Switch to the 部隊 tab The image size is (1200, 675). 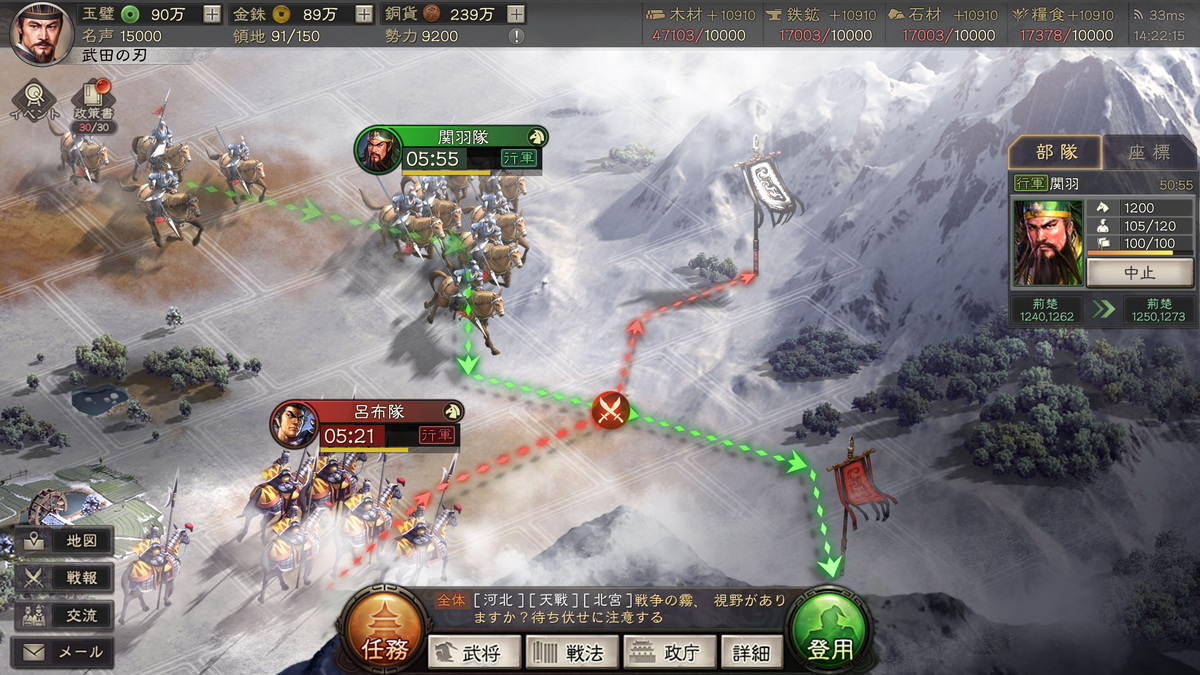pyautogui.click(x=1056, y=153)
